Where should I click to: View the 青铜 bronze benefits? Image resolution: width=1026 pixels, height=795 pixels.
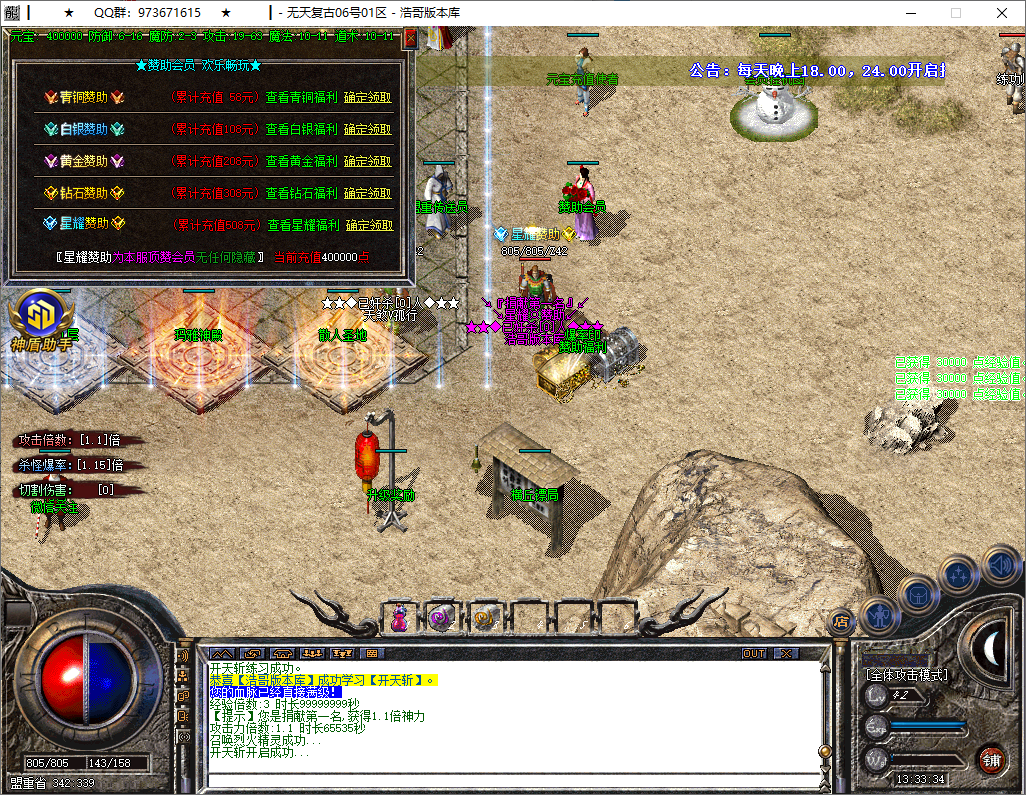pyautogui.click(x=302, y=98)
